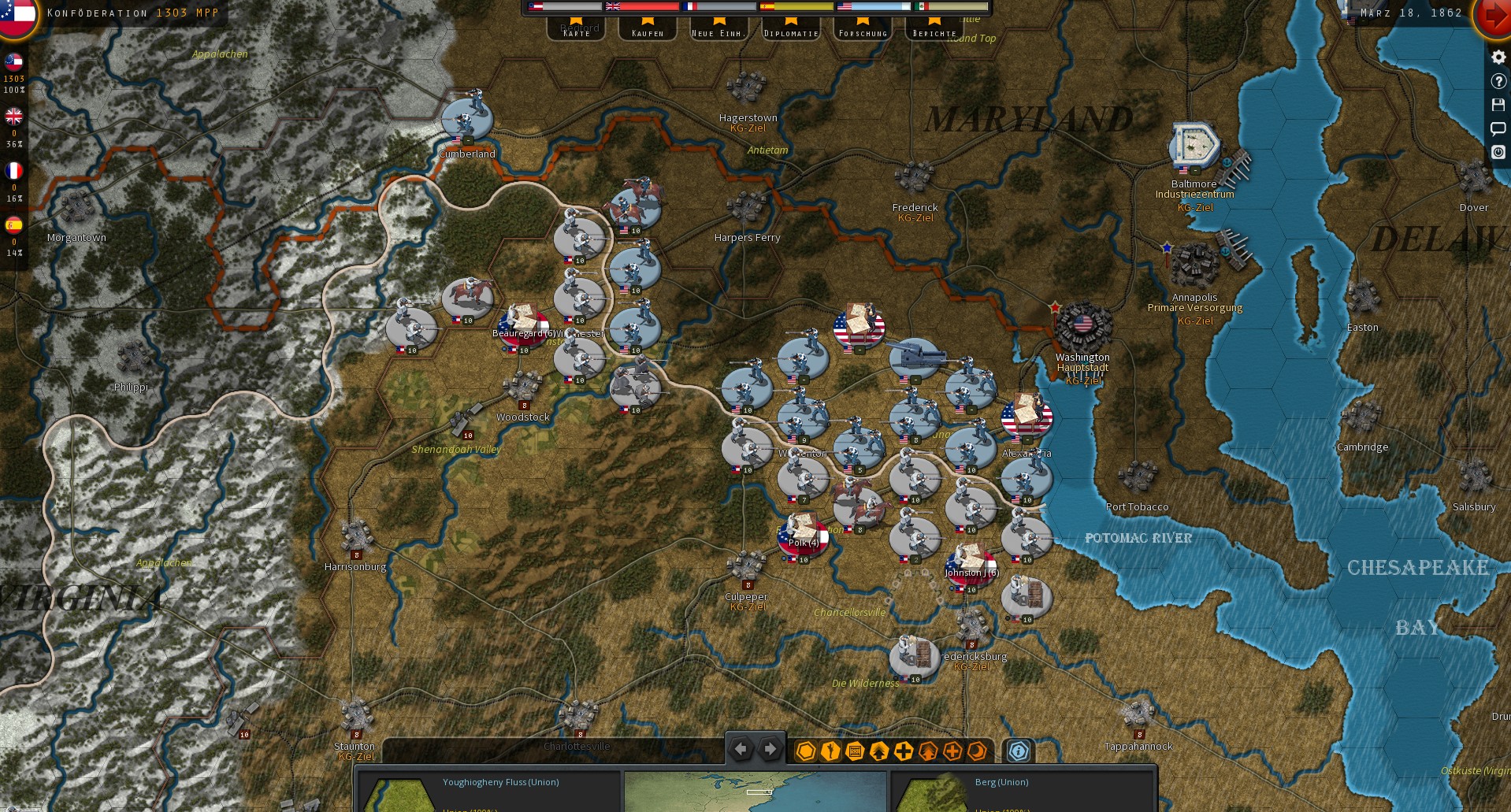Open the Forschung menu

(862, 33)
